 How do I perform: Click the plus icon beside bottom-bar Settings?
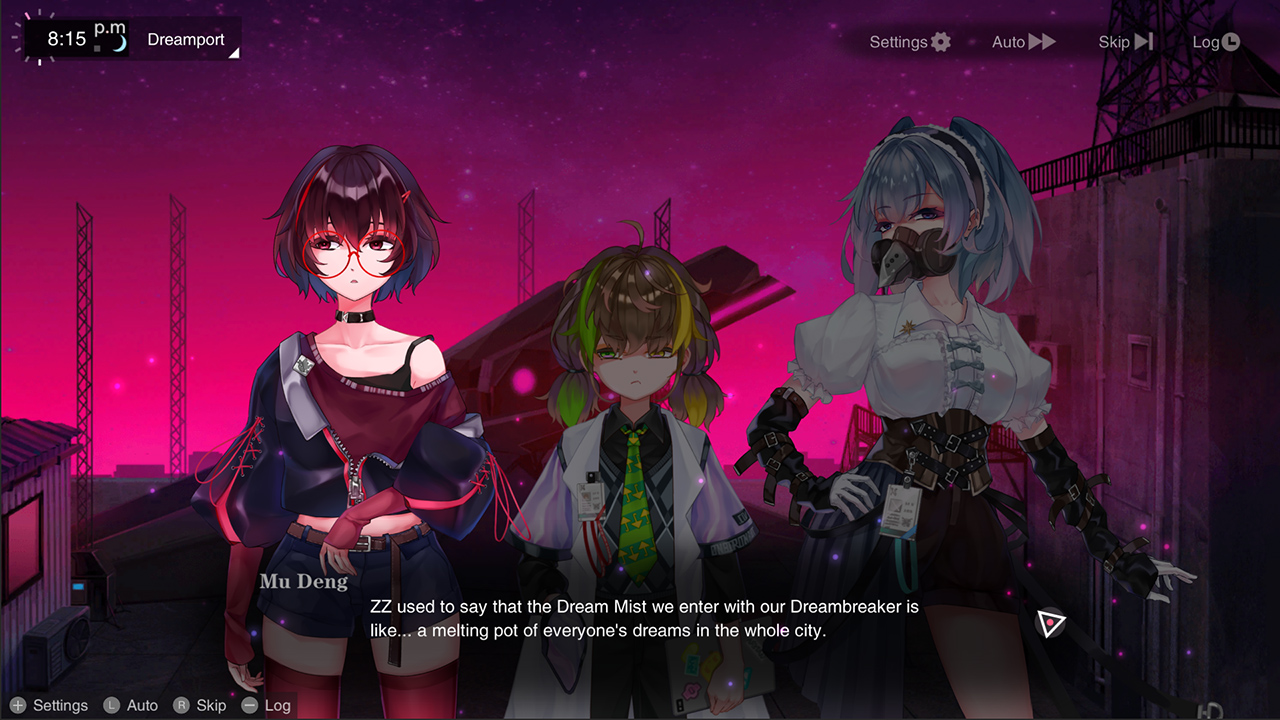click(x=16, y=705)
